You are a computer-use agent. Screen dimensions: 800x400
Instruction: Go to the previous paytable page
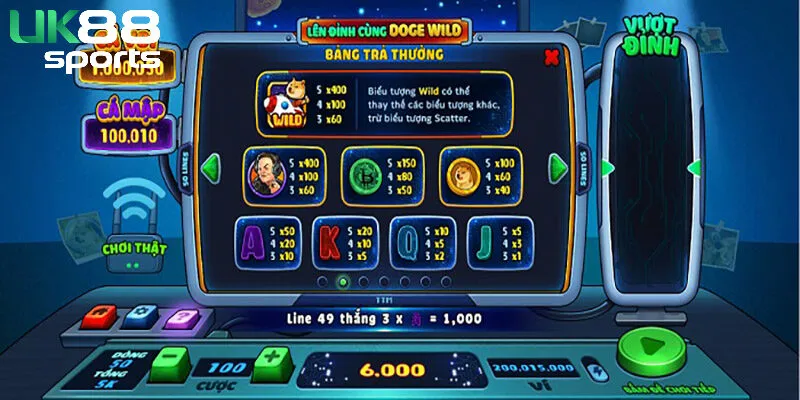(211, 167)
